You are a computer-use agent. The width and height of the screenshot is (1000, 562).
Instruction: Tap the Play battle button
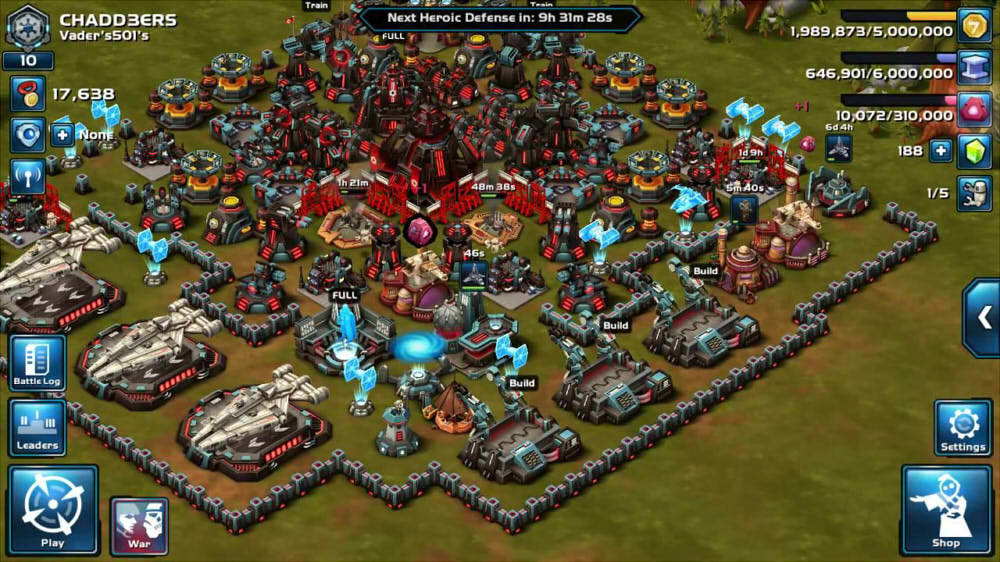click(x=53, y=510)
